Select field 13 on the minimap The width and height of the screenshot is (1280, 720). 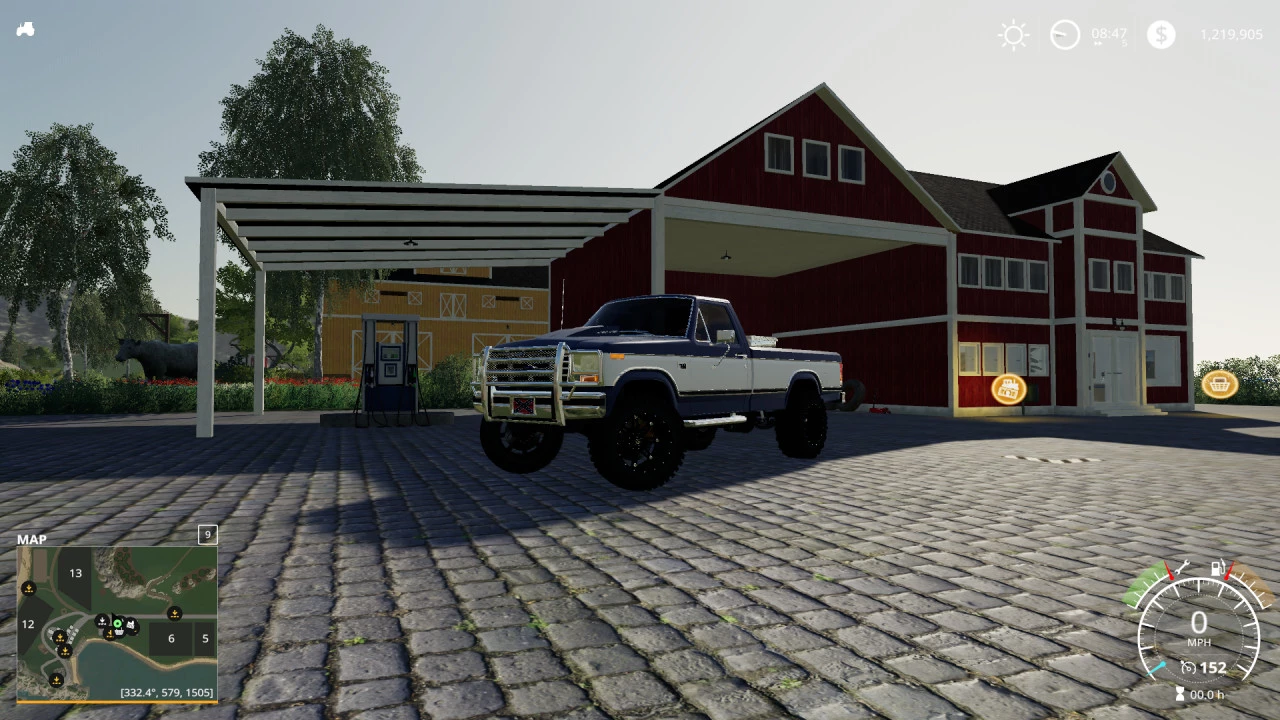point(75,573)
